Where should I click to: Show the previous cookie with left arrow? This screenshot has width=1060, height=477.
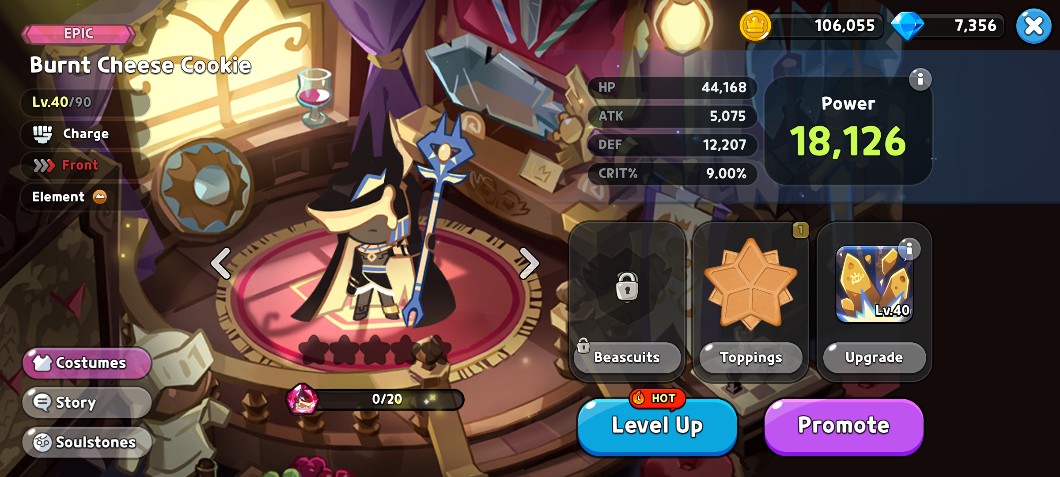pyautogui.click(x=221, y=264)
